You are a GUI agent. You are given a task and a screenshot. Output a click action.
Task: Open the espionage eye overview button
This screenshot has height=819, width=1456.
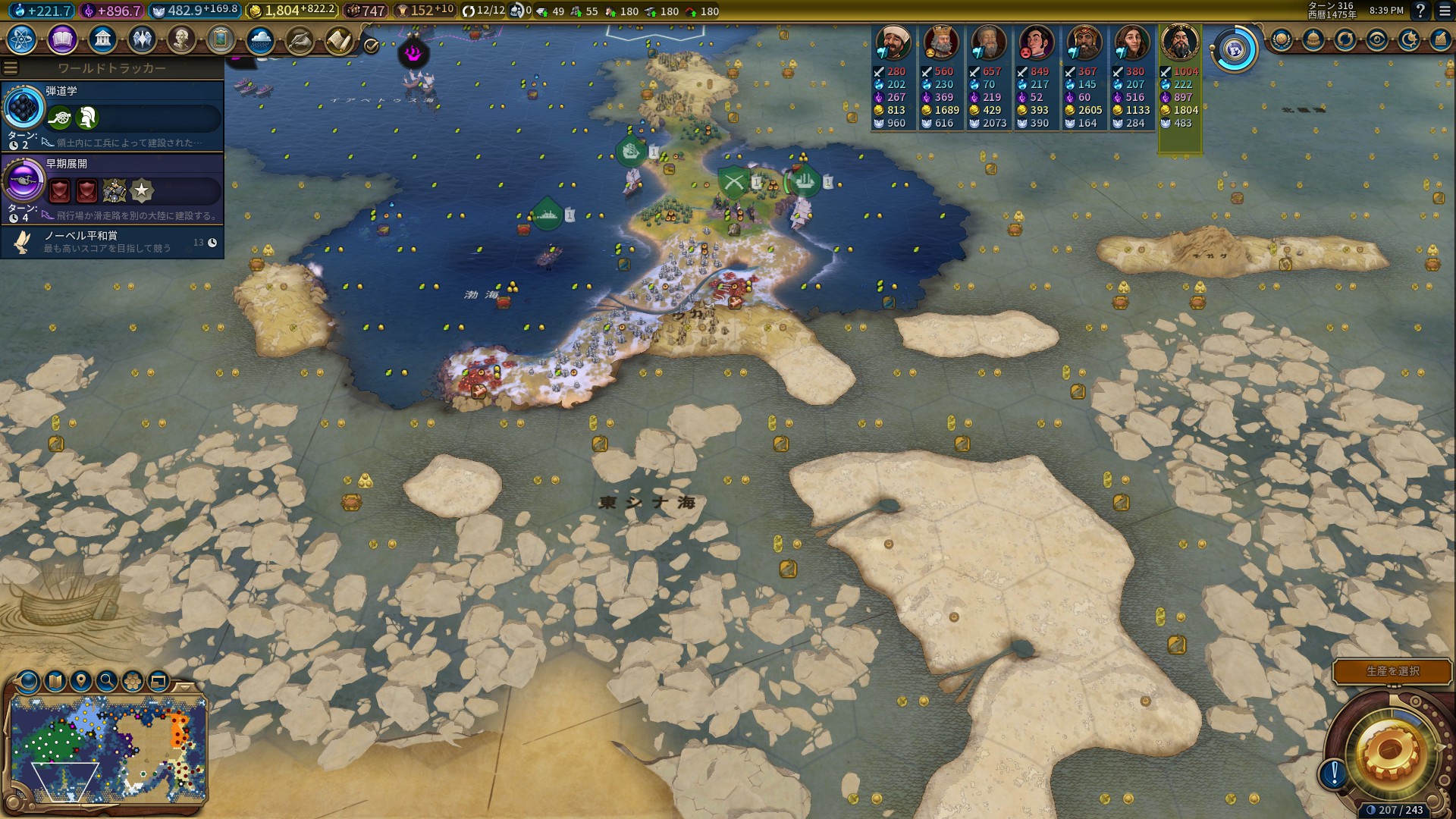coord(1377,39)
